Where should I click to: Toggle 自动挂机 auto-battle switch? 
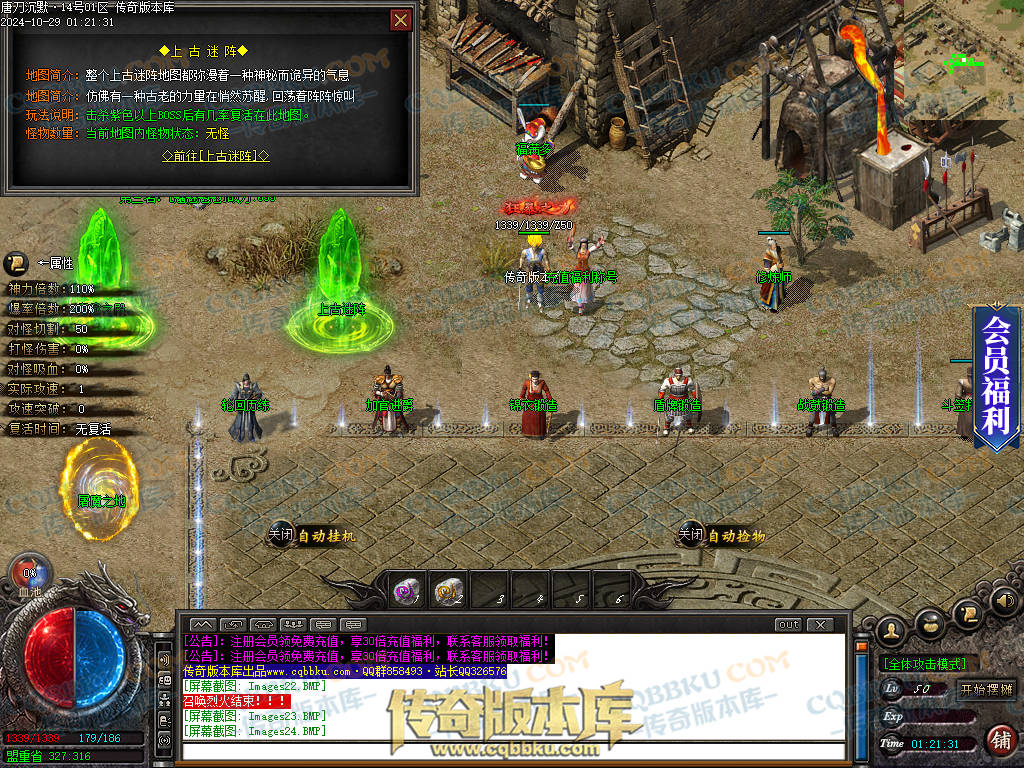pos(281,536)
